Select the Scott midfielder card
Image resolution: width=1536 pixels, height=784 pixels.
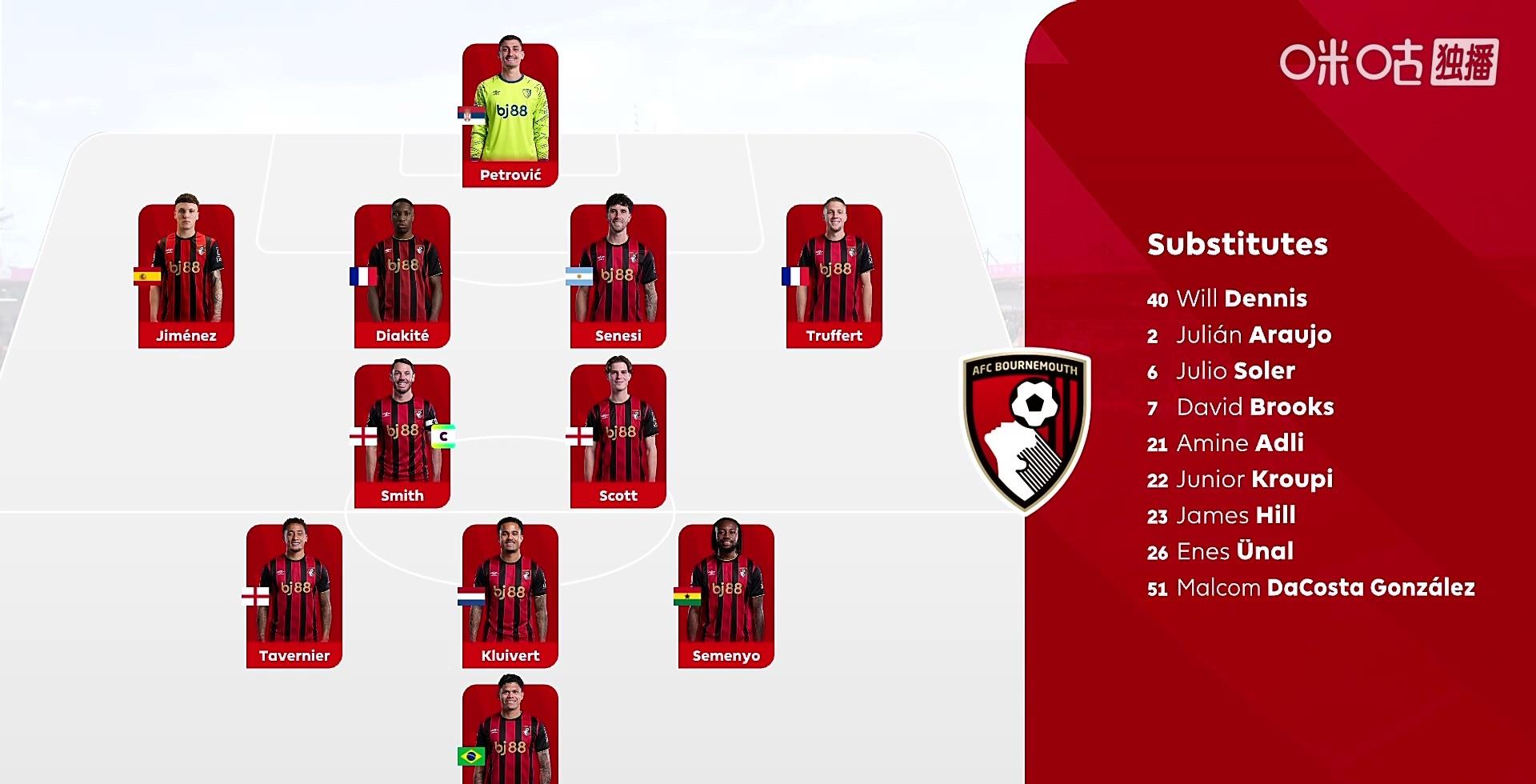pos(618,436)
